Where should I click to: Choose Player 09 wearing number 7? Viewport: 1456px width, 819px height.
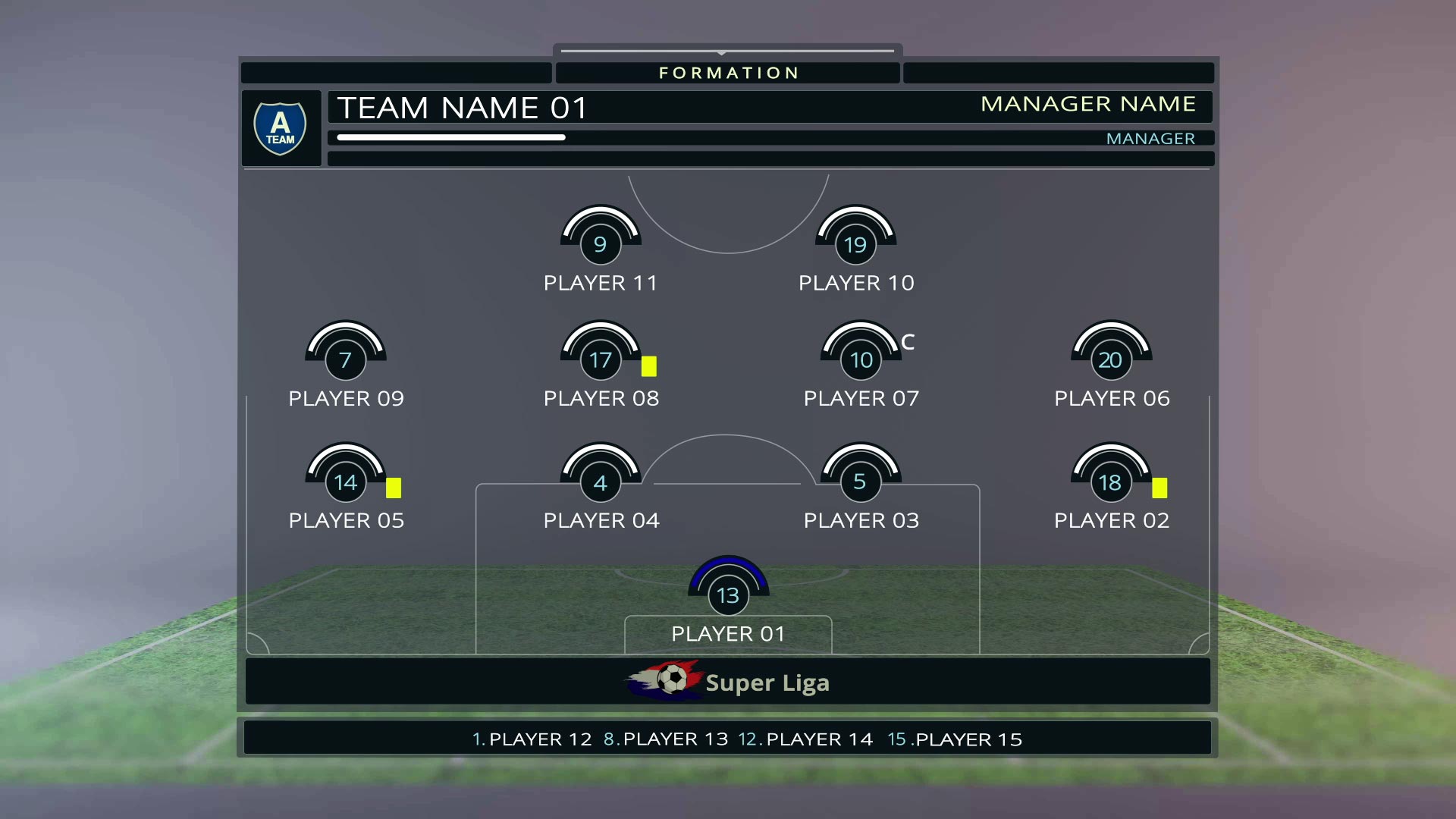click(345, 359)
